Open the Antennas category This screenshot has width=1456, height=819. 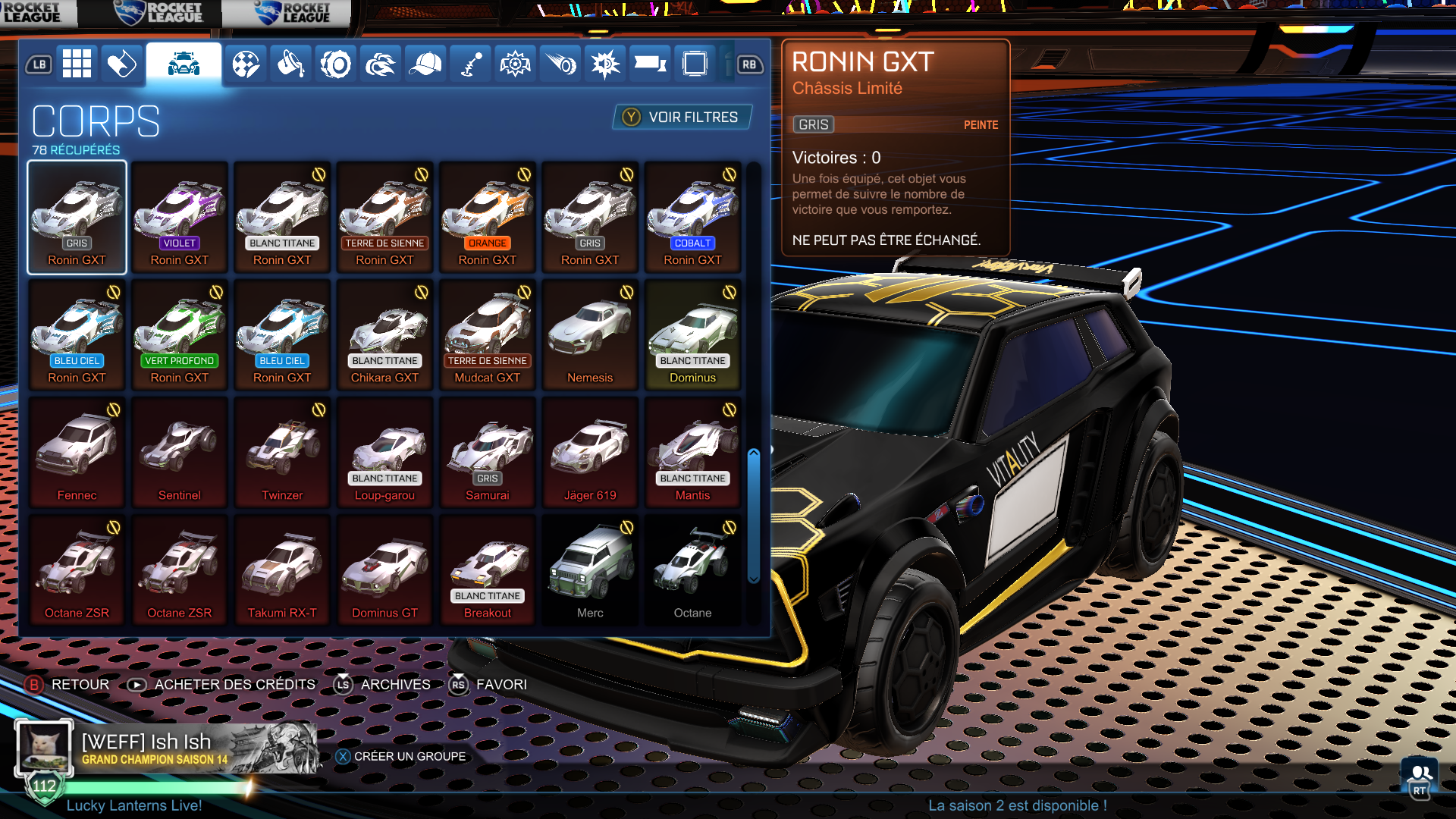(x=469, y=64)
